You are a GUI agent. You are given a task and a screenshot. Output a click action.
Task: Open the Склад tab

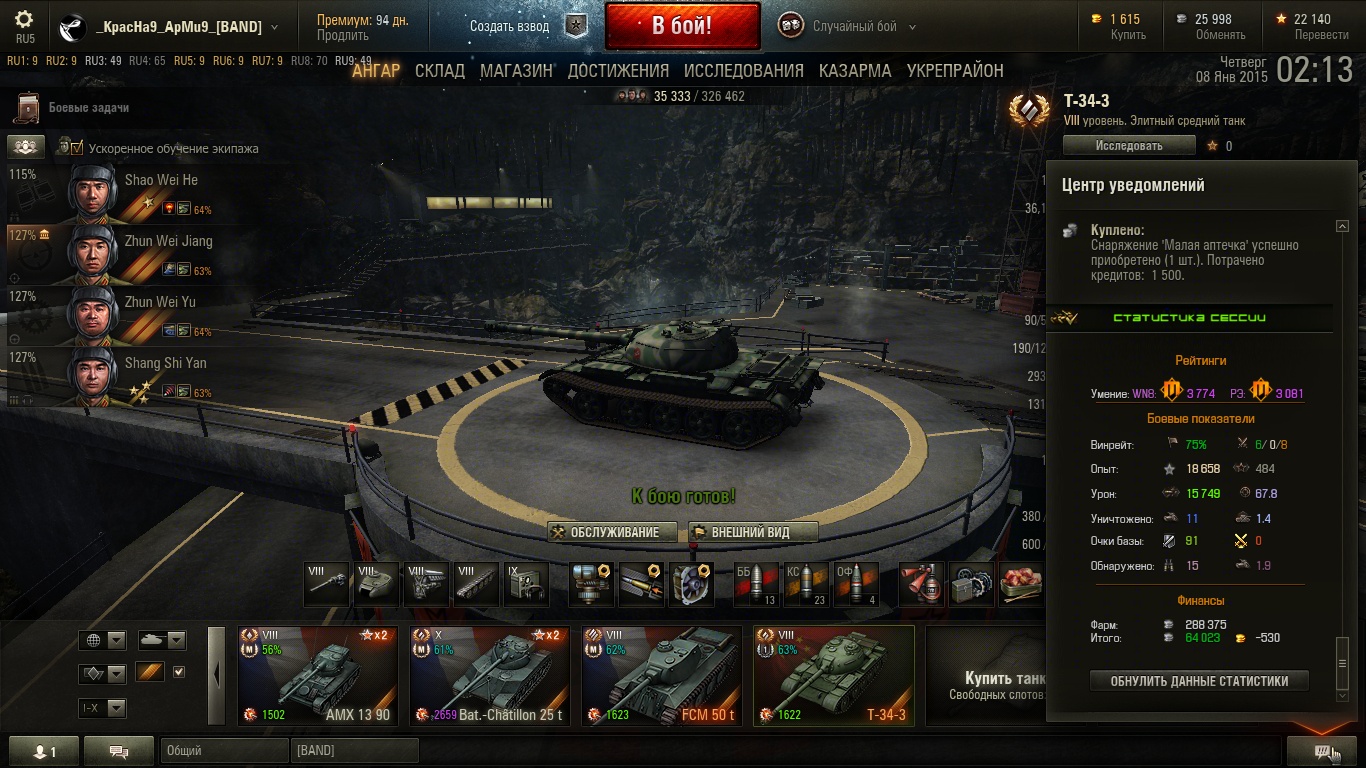click(440, 71)
